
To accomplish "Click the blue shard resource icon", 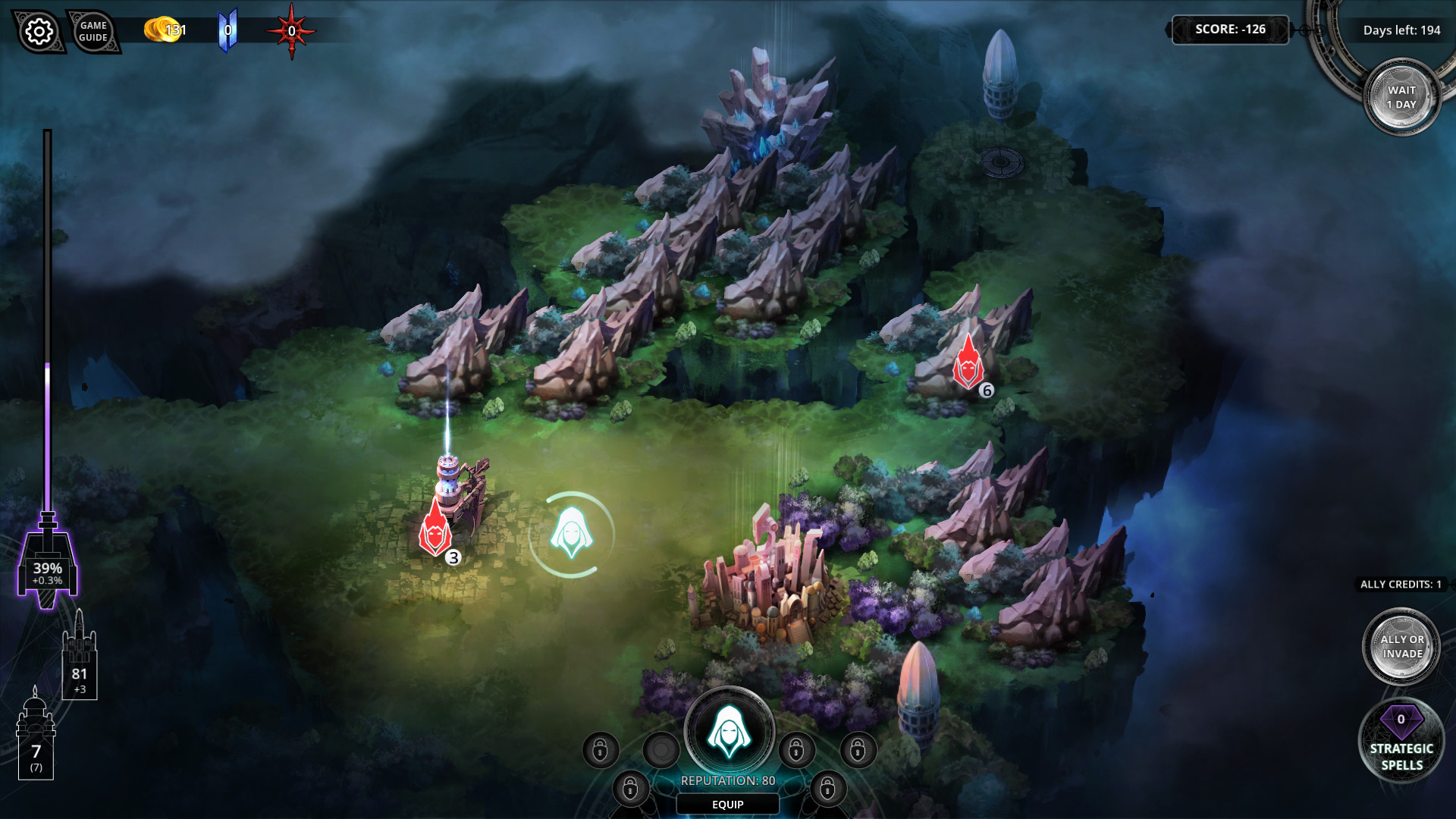I will pos(227,30).
